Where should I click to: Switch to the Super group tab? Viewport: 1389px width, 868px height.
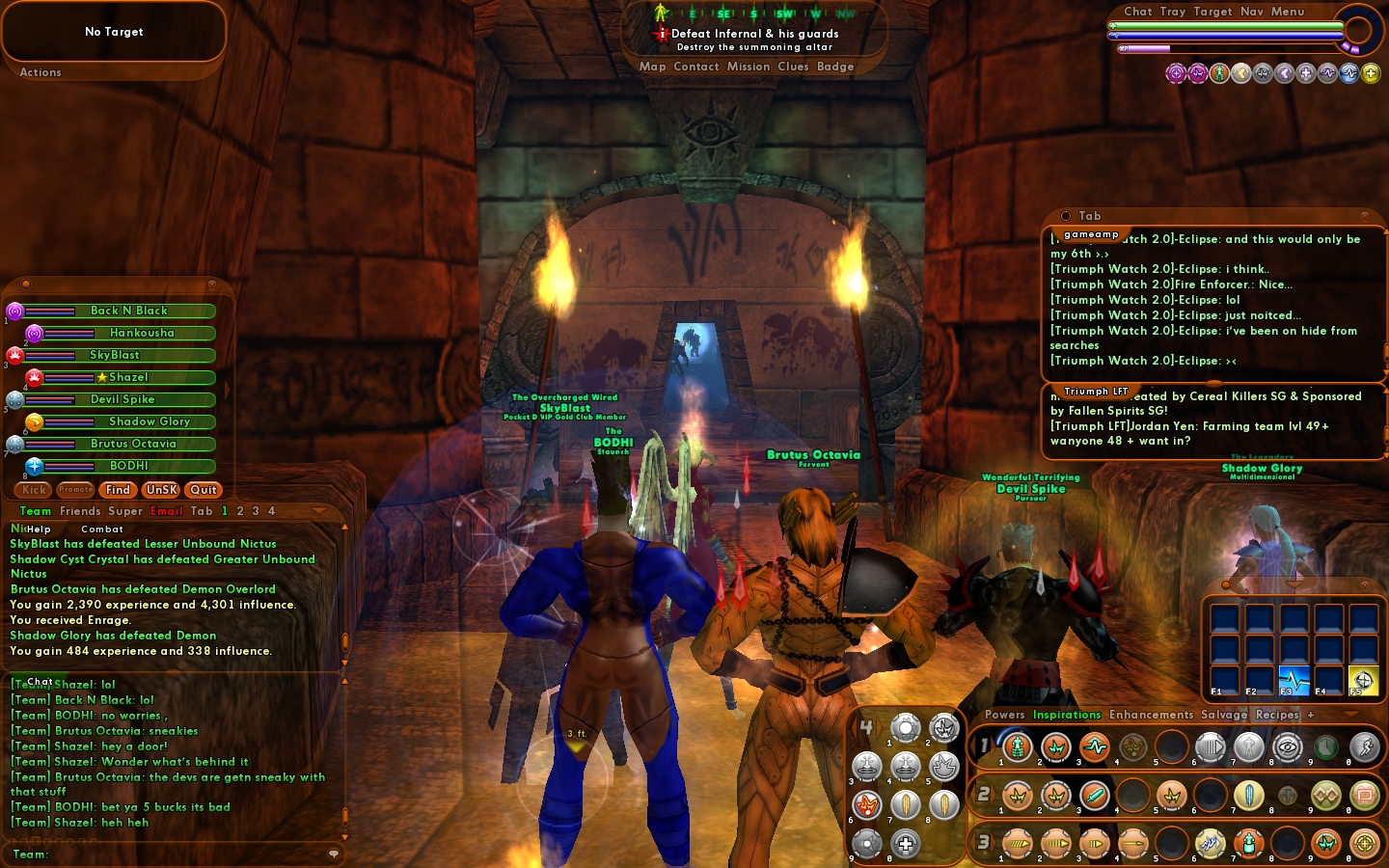click(x=125, y=511)
